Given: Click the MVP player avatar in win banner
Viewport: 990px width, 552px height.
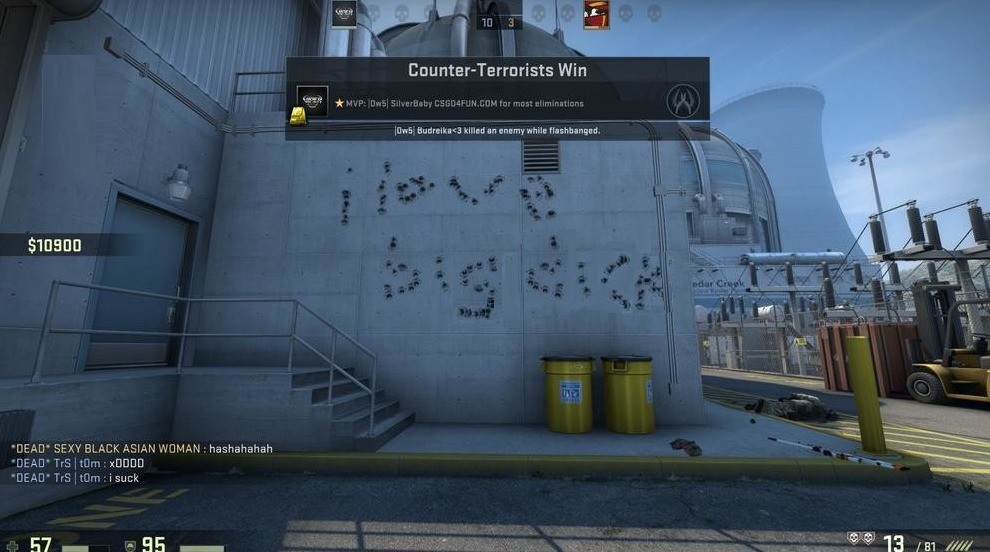Looking at the screenshot, I should coord(312,101).
